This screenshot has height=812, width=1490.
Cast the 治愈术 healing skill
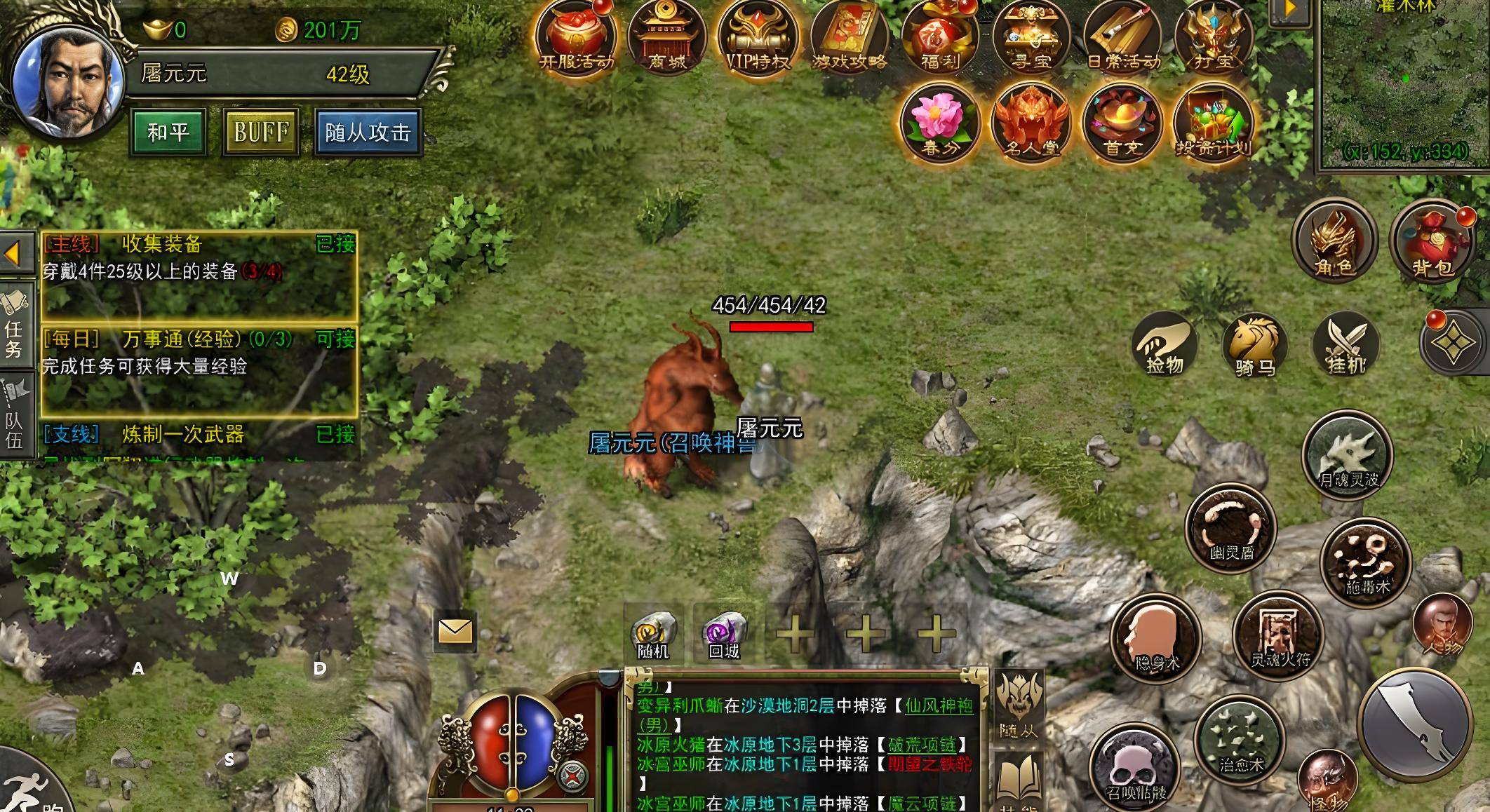tap(1240, 740)
